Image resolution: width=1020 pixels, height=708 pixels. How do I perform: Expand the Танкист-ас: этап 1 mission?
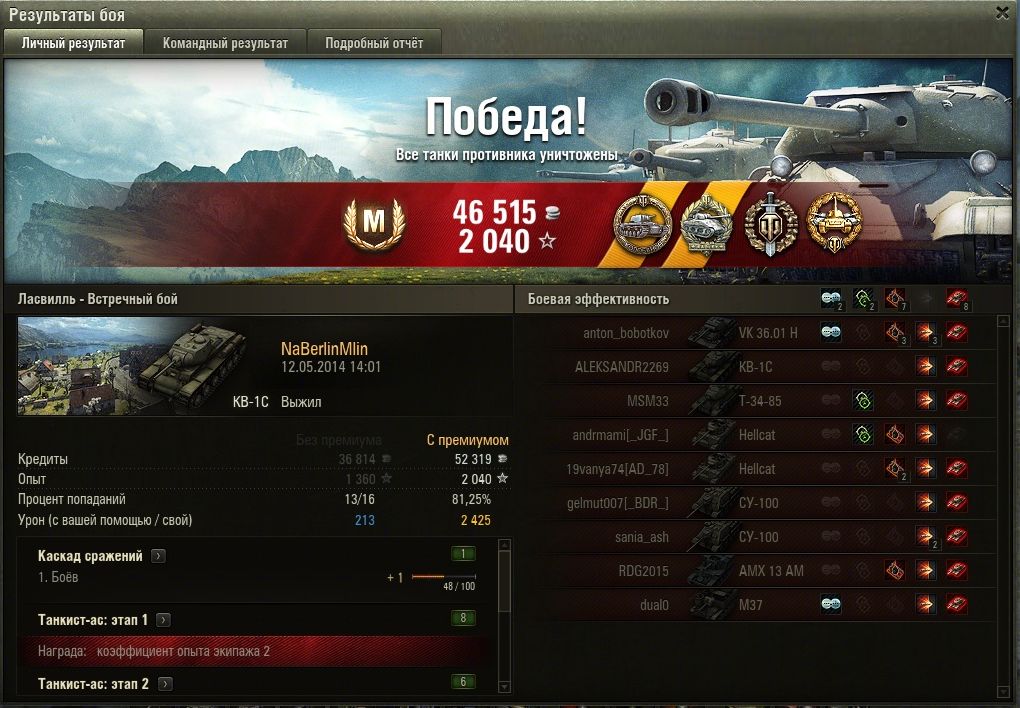point(164,620)
